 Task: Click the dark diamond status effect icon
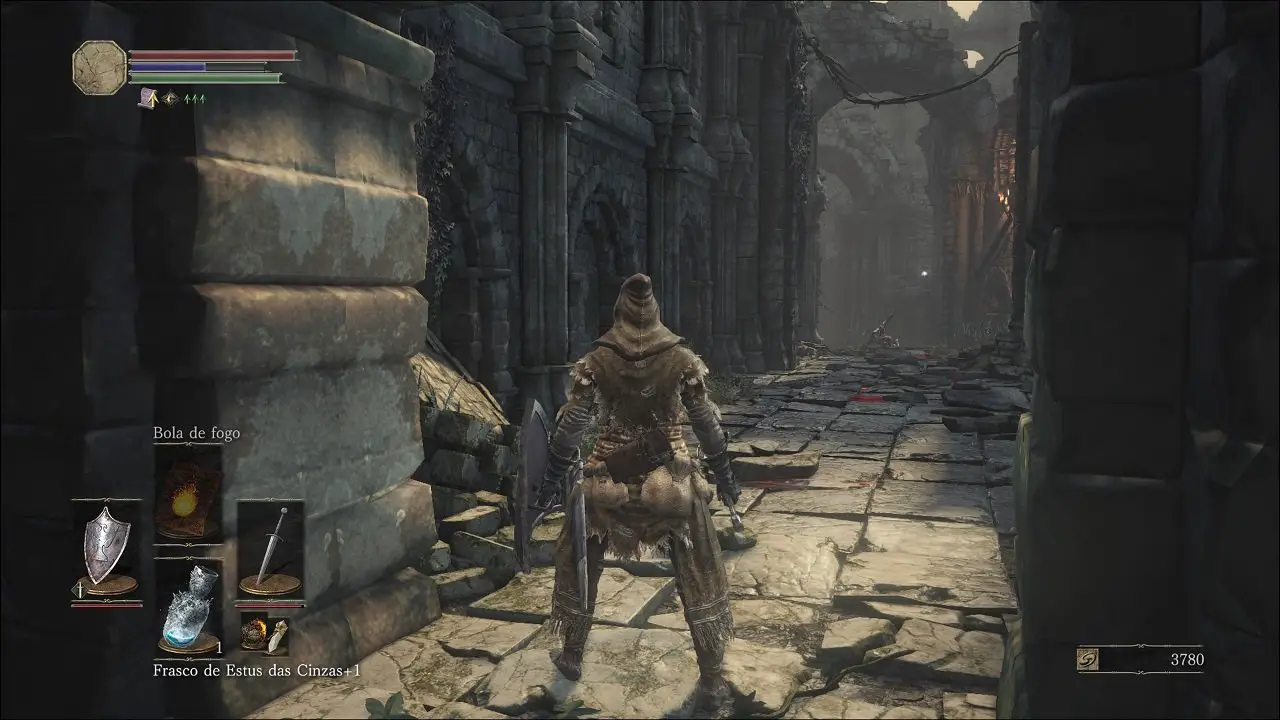coord(169,97)
